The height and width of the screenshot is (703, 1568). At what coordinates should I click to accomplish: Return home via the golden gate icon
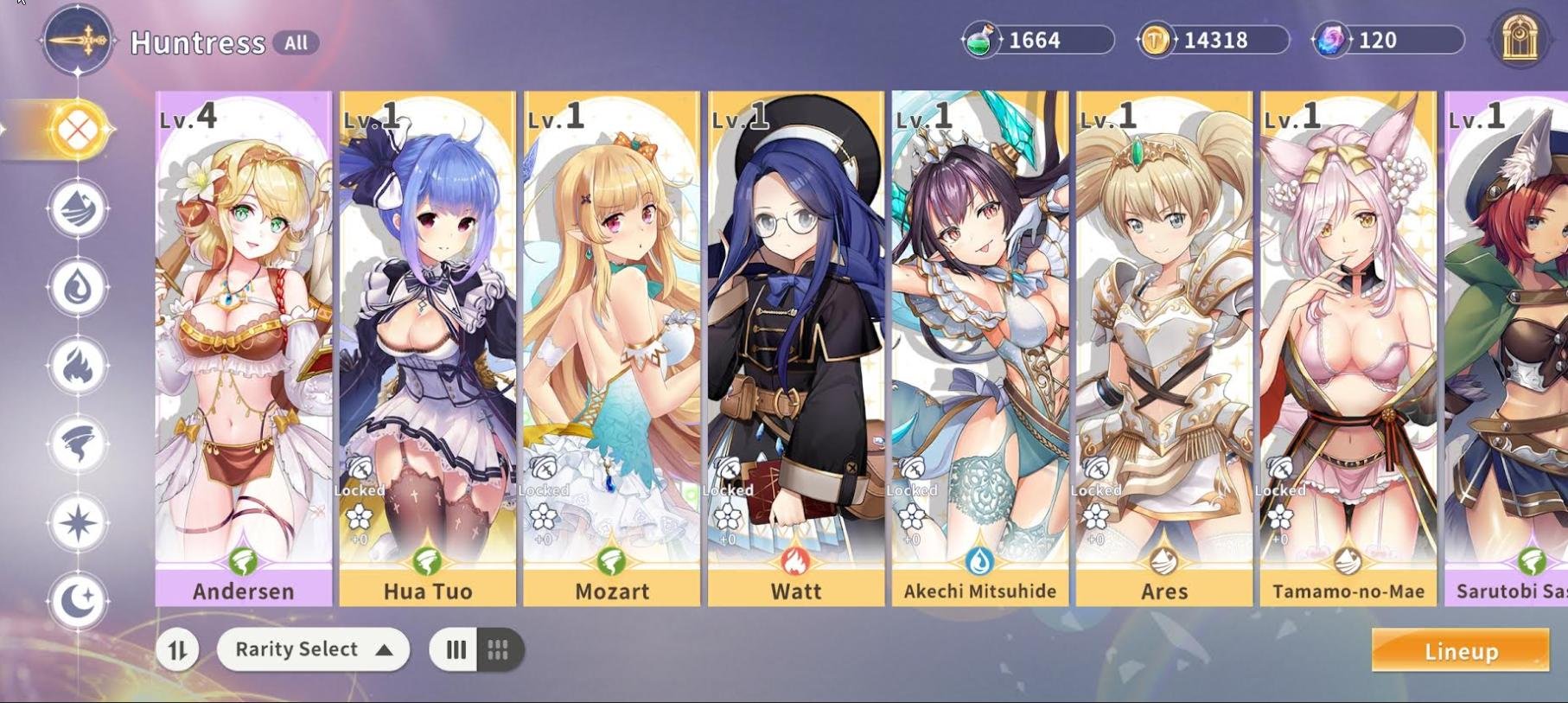pos(1519,39)
